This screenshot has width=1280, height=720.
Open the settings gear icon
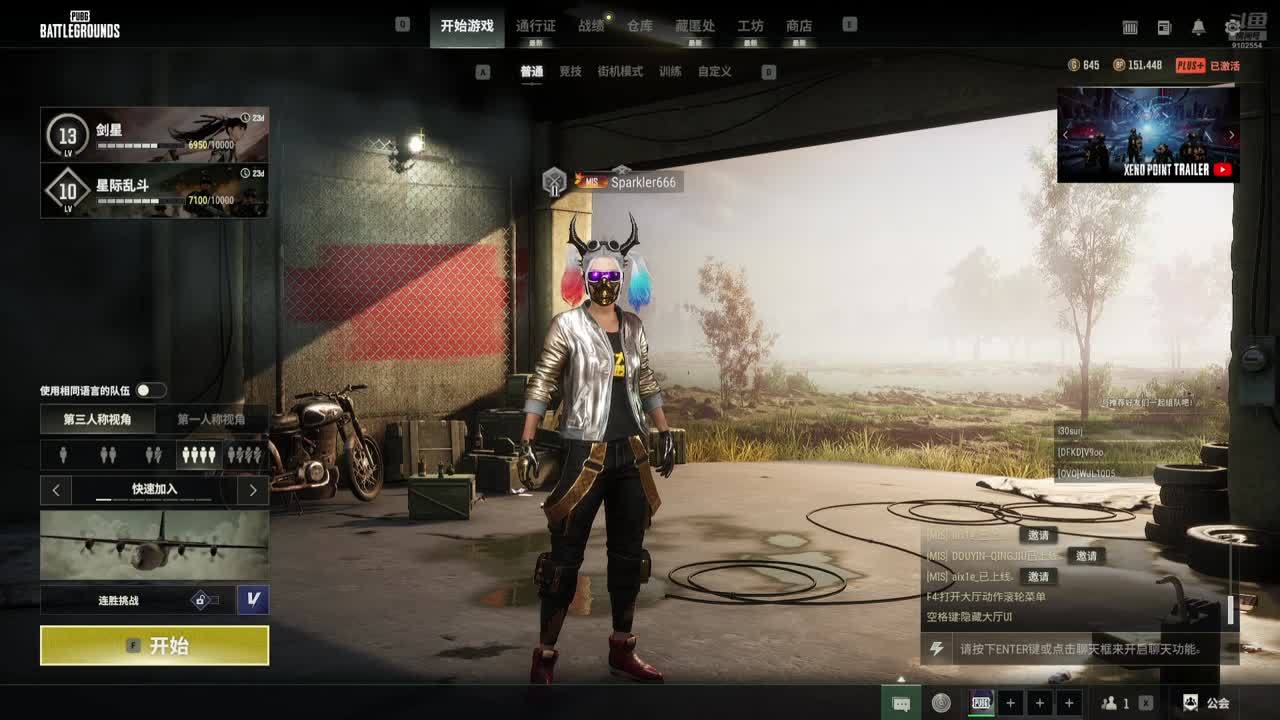pyautogui.click(x=1232, y=28)
